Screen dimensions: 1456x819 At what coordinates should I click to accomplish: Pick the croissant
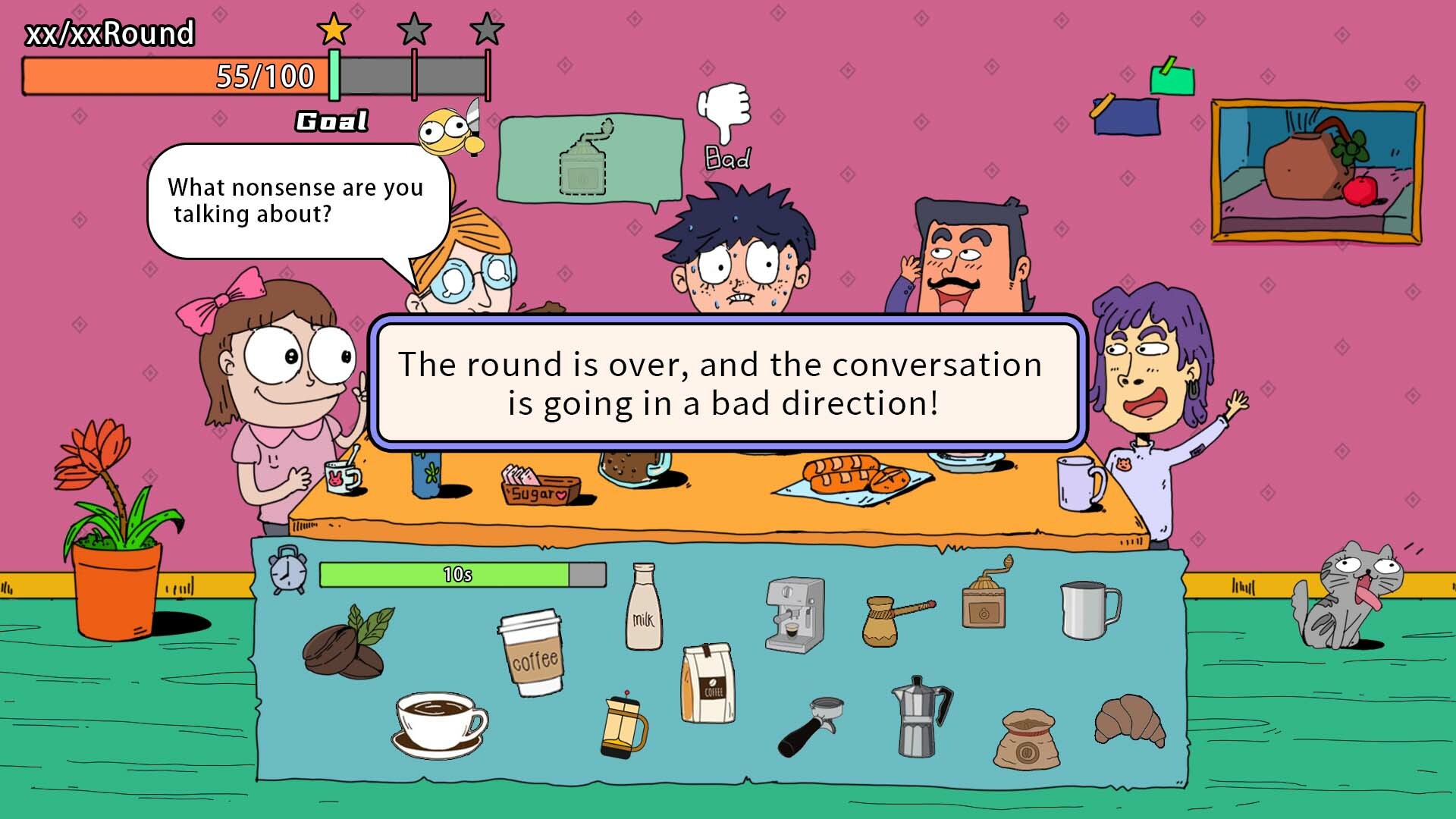1129,720
